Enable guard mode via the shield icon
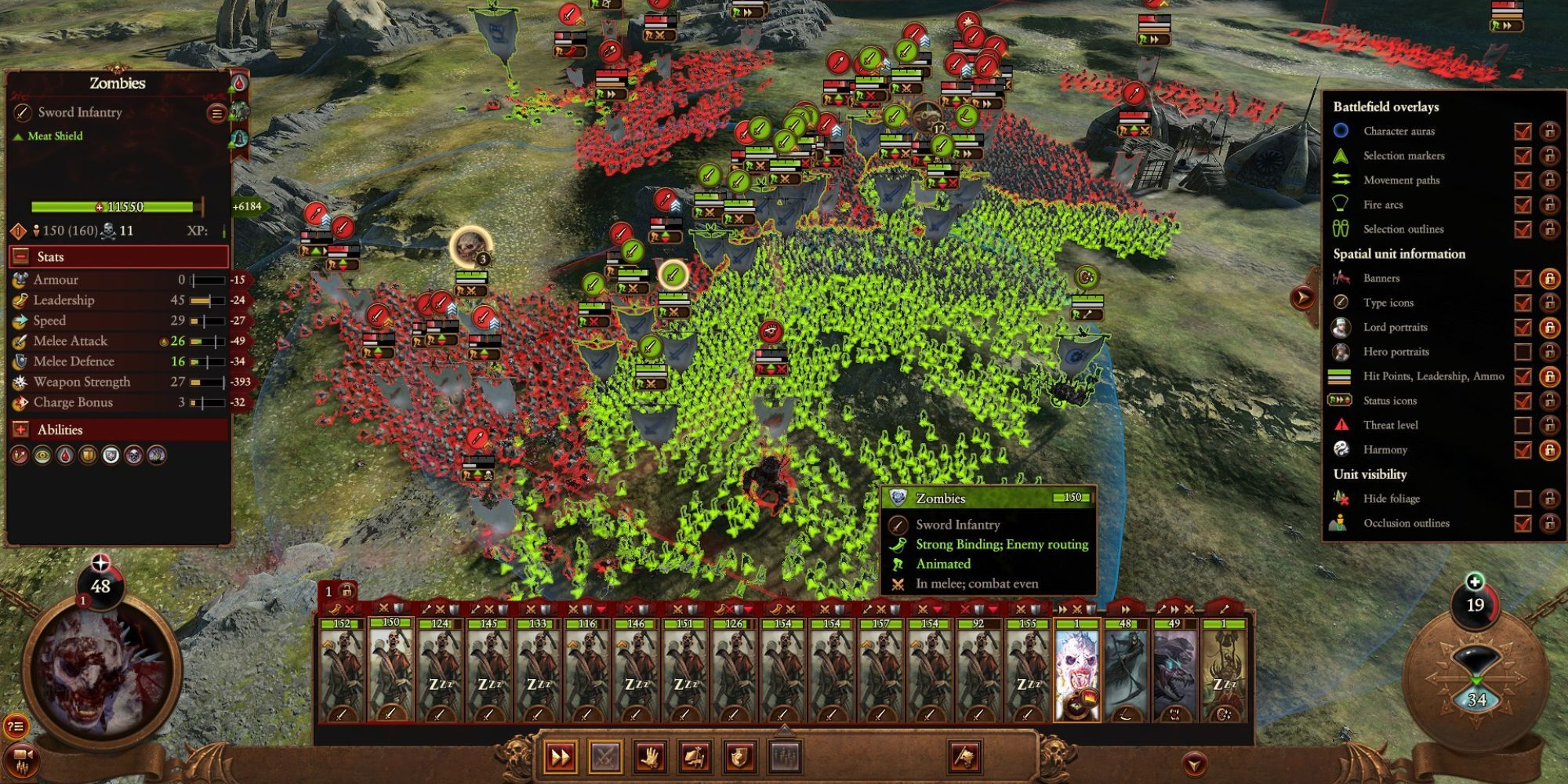Viewport: 1568px width, 784px height. click(739, 757)
